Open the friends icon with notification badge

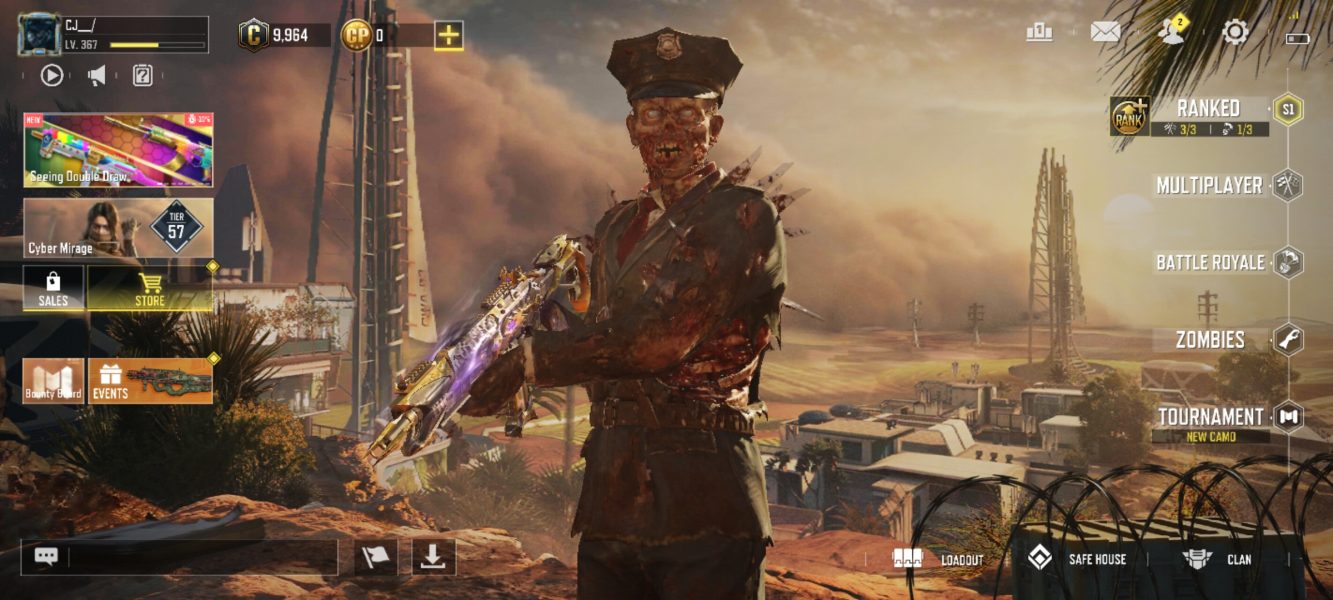1169,32
